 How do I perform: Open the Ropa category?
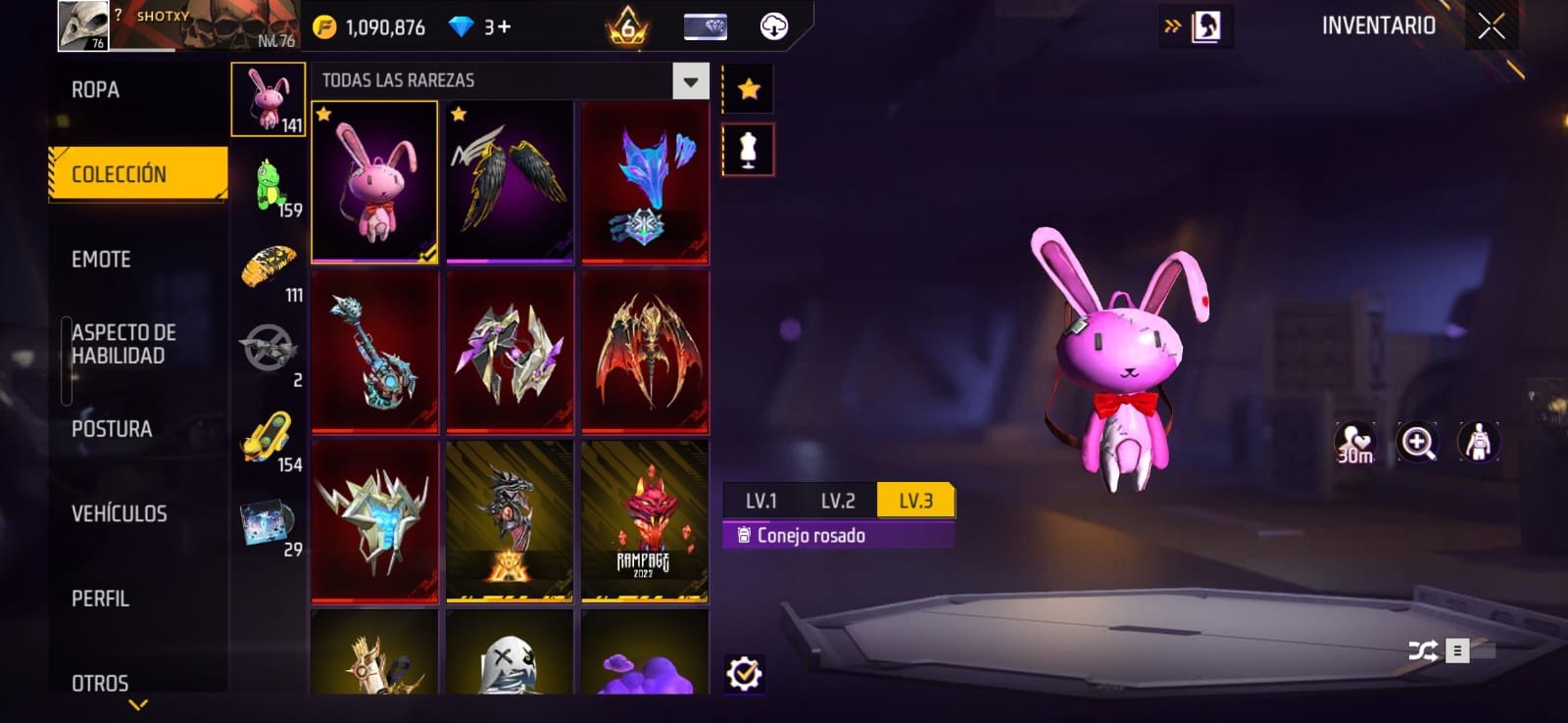coord(96,90)
